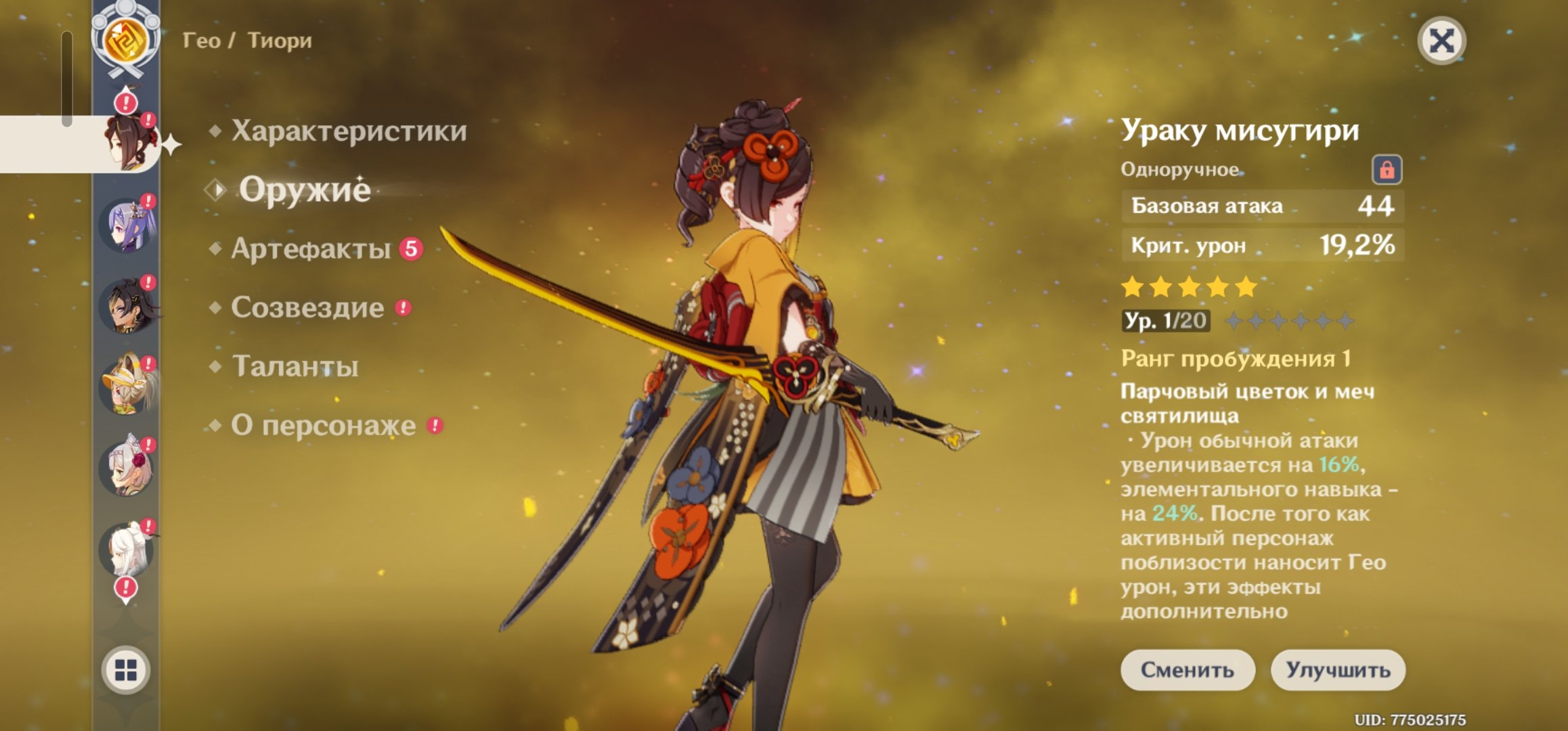
Task: Open the character grid view button
Action: click(126, 670)
